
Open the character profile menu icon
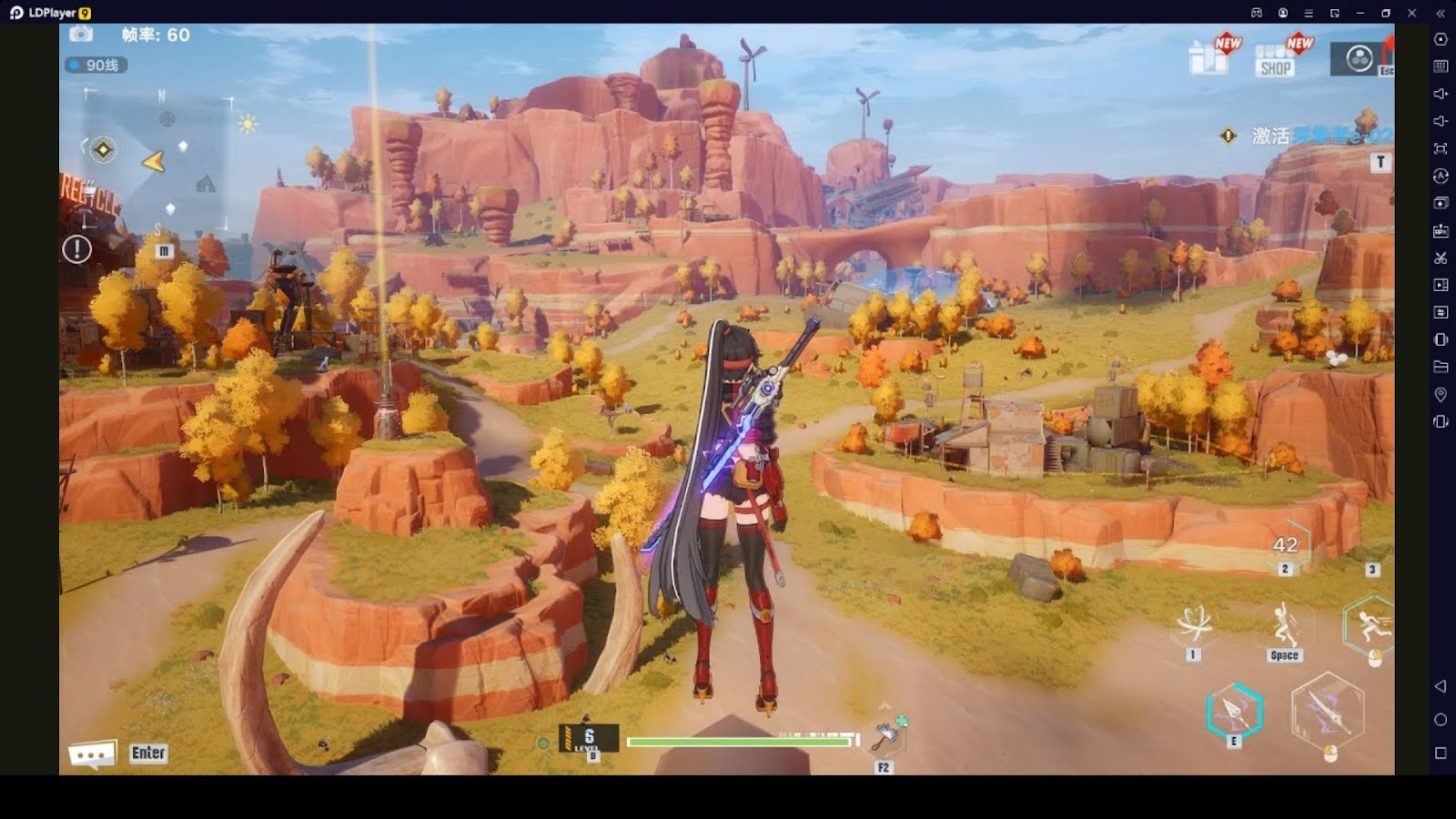coord(1360,59)
